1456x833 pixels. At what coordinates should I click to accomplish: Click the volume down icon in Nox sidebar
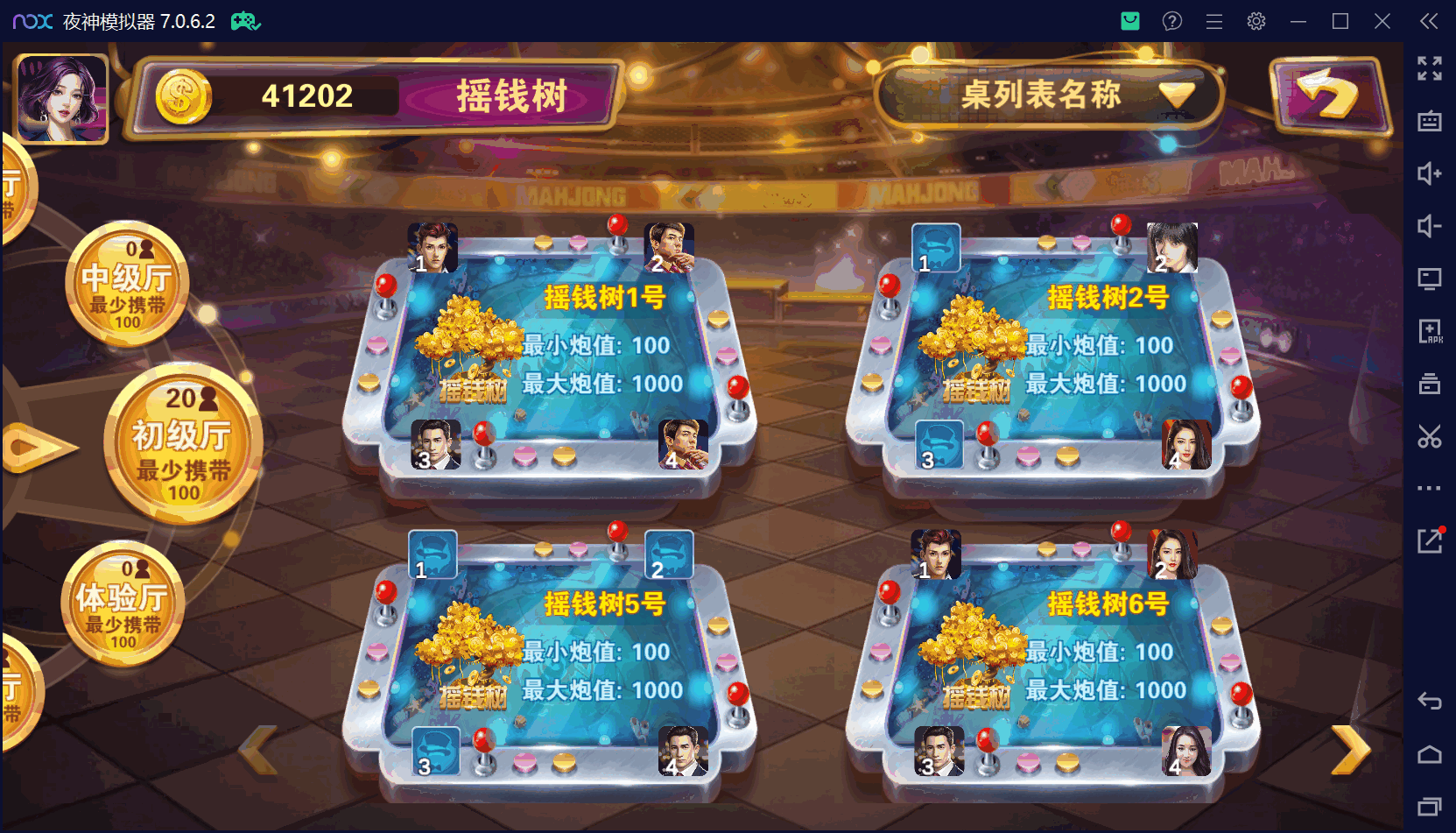click(1430, 226)
